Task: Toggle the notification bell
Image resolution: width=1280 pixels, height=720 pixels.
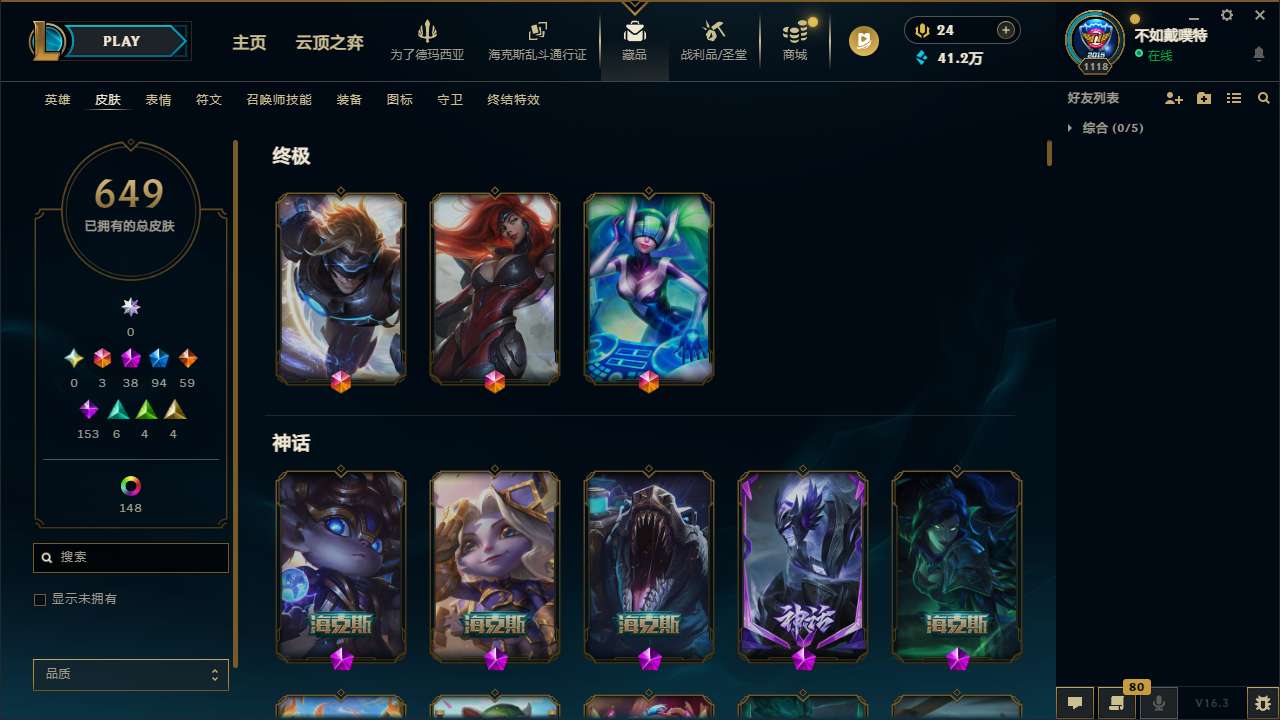Action: [1258, 54]
